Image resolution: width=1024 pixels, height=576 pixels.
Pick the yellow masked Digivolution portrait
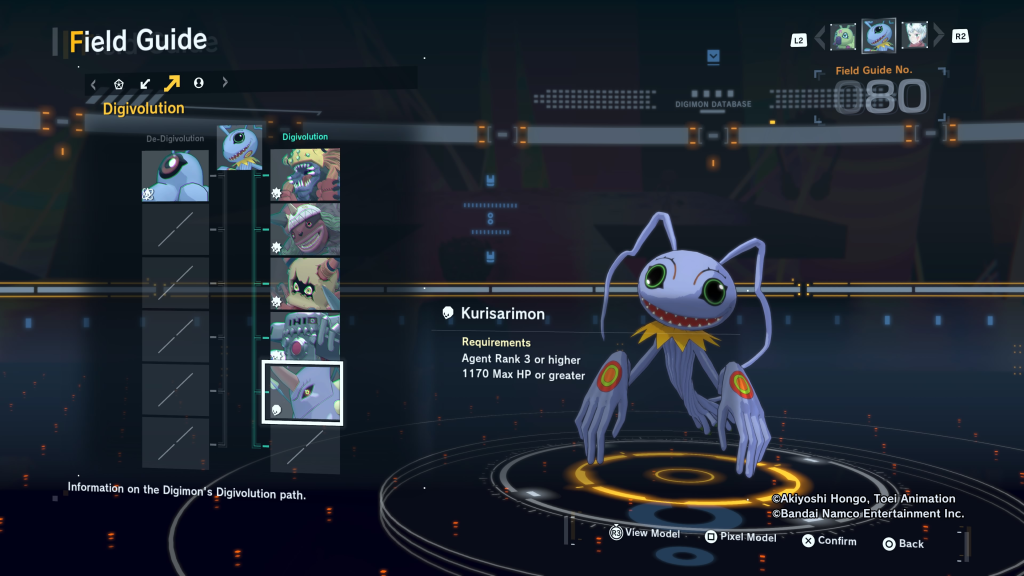[x=305, y=283]
